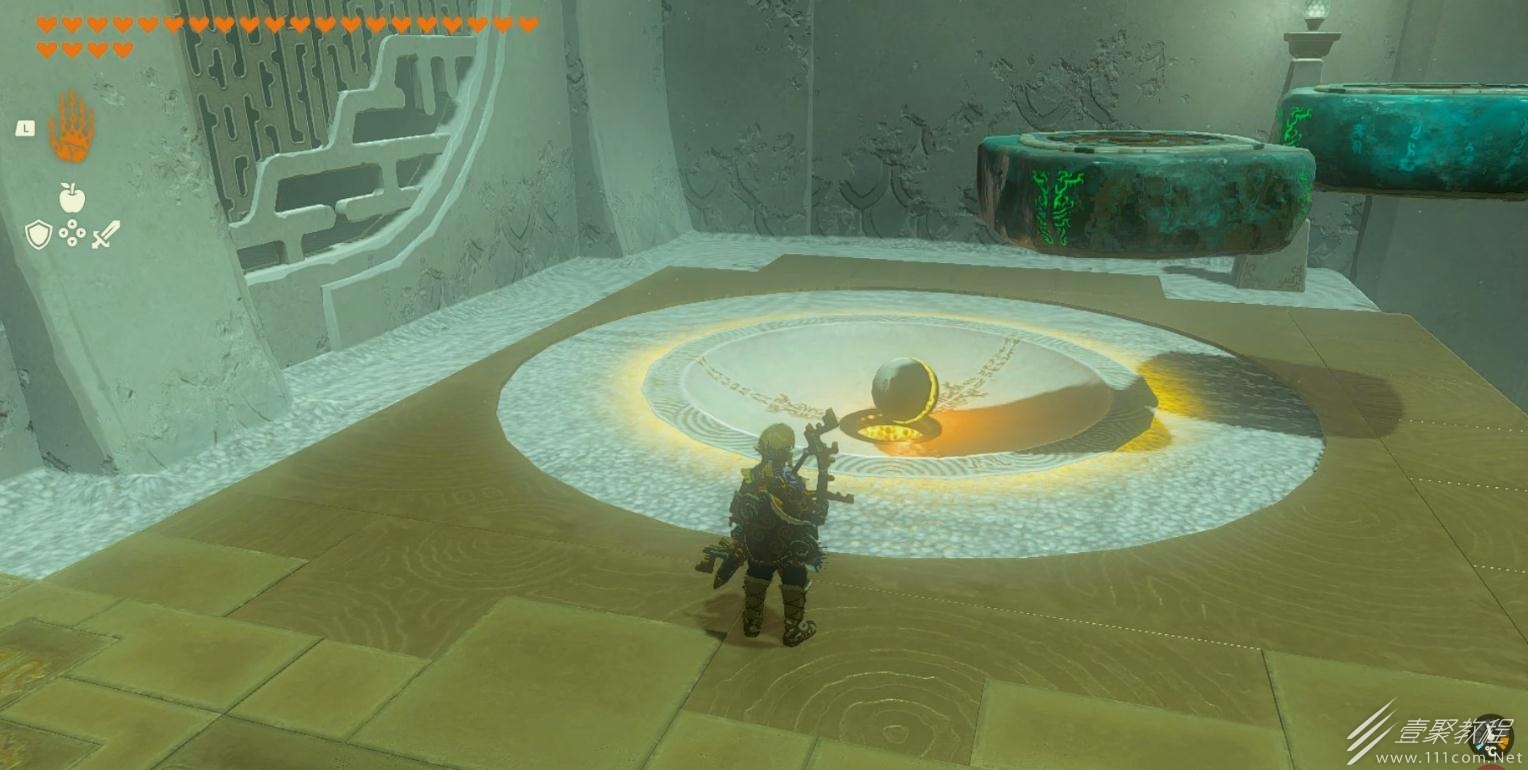Select the shield quick-select icon

coord(37,235)
